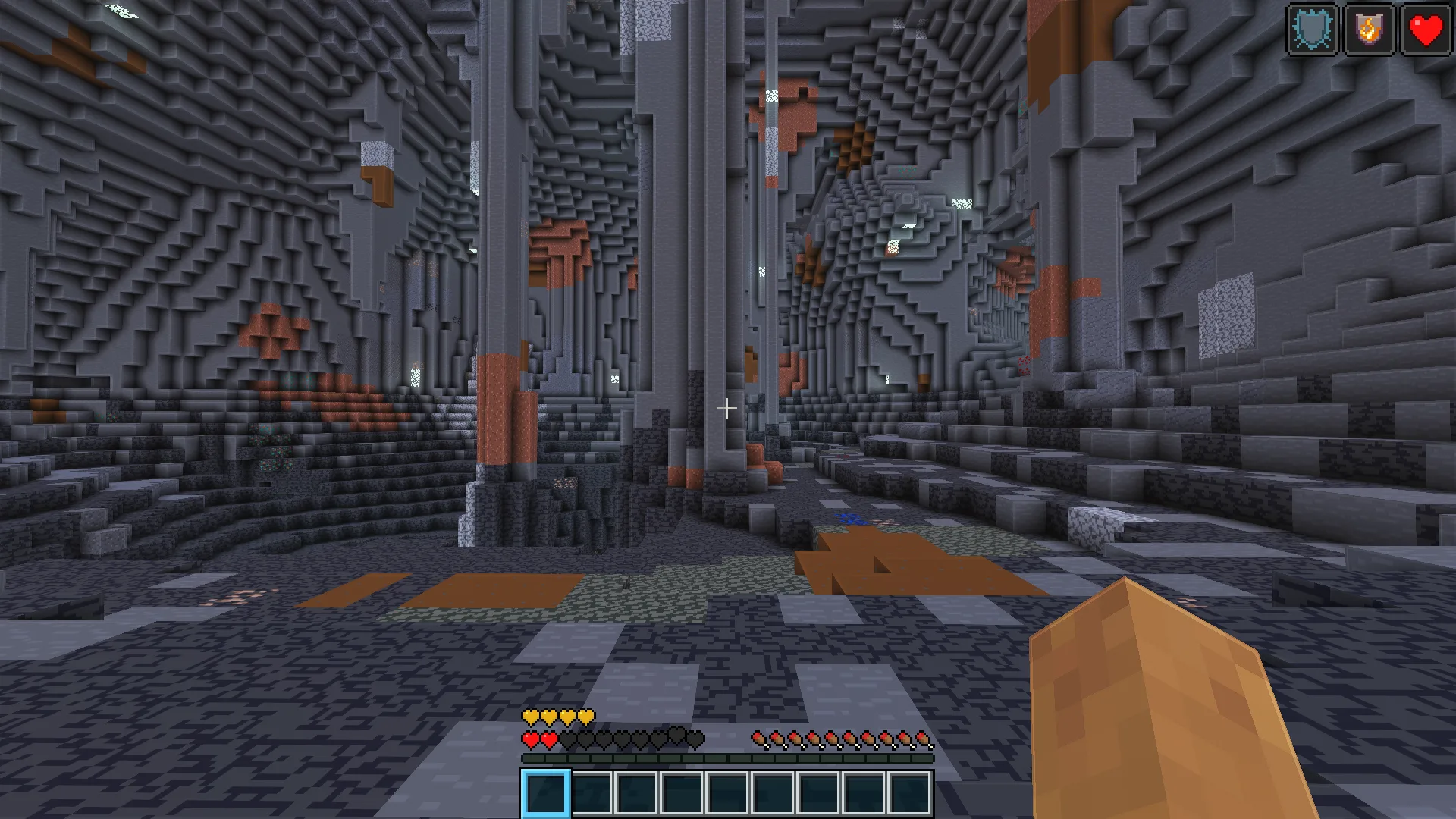The height and width of the screenshot is (819, 1456).
Task: Click the leftmost red health heart
Action: click(531, 739)
